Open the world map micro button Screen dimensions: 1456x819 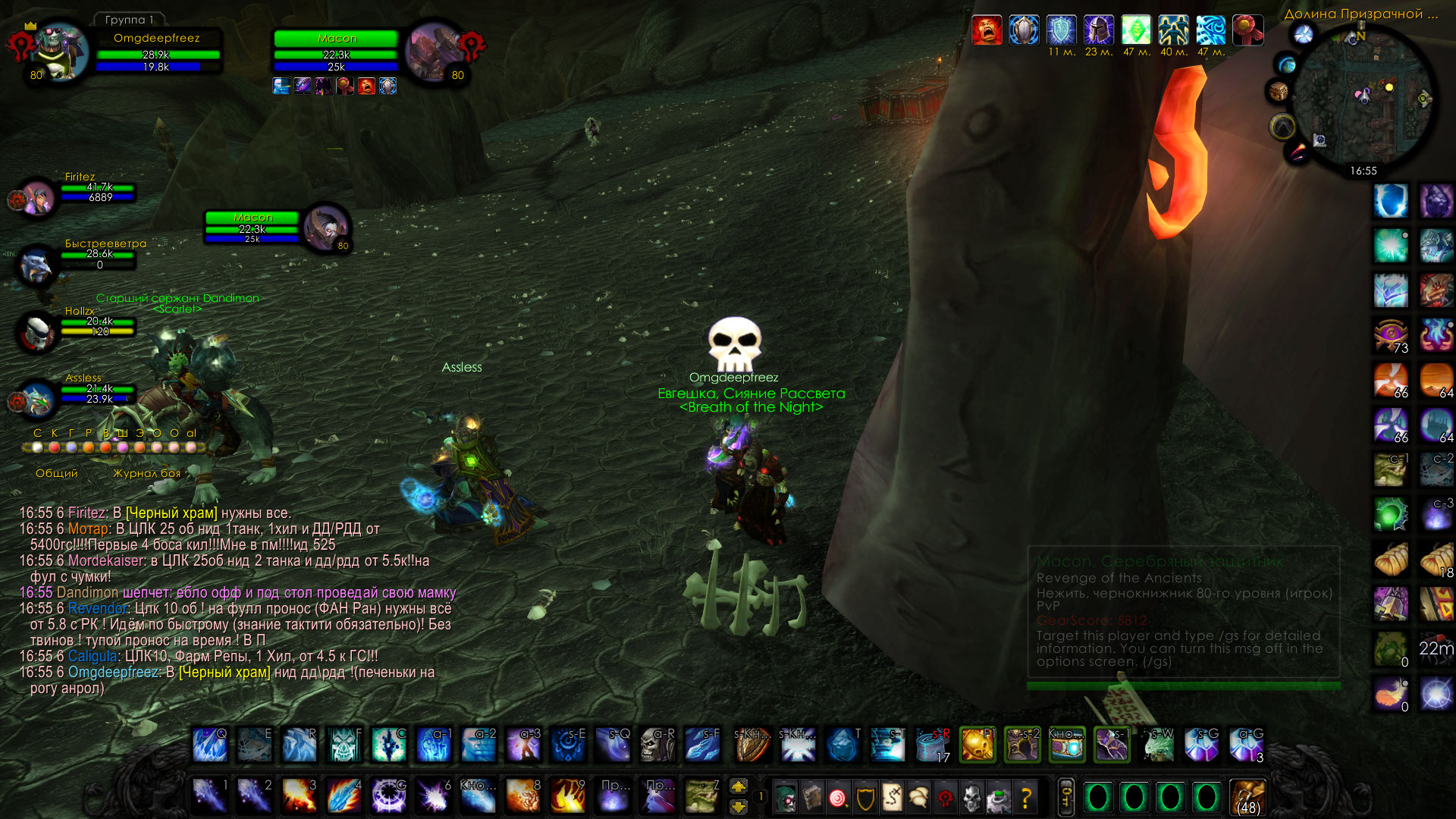[x=892, y=798]
